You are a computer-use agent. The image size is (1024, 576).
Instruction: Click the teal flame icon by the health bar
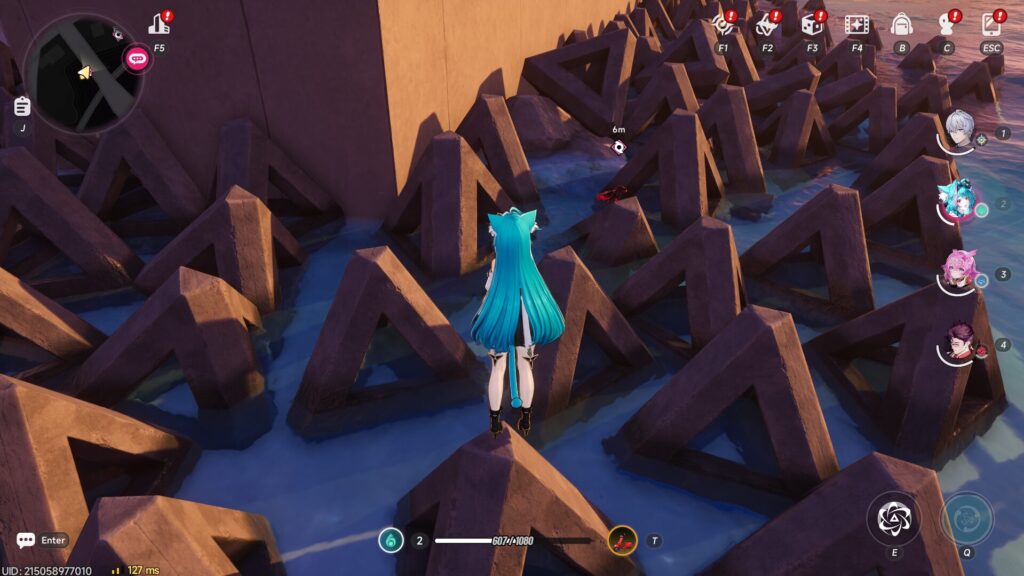click(x=391, y=541)
